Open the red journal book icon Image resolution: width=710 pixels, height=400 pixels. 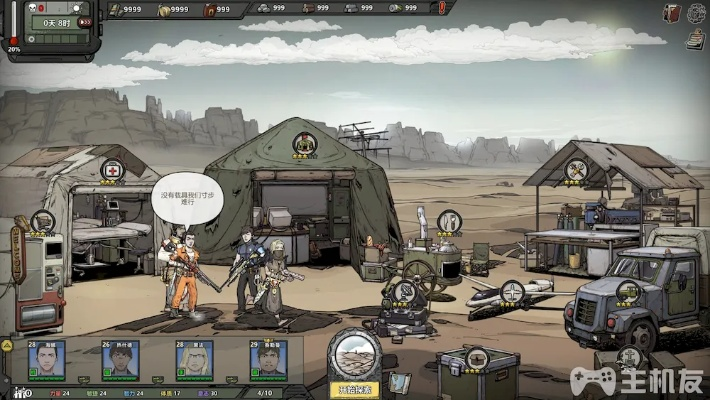tap(672, 13)
